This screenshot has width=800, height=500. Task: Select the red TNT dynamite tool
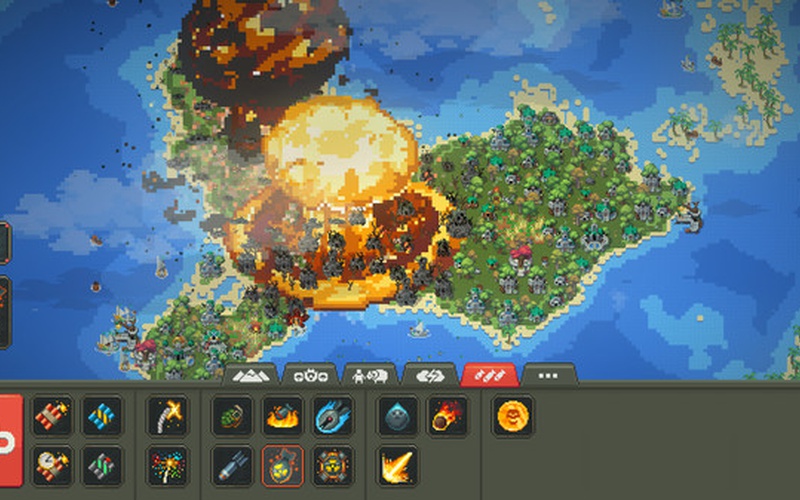[52, 415]
